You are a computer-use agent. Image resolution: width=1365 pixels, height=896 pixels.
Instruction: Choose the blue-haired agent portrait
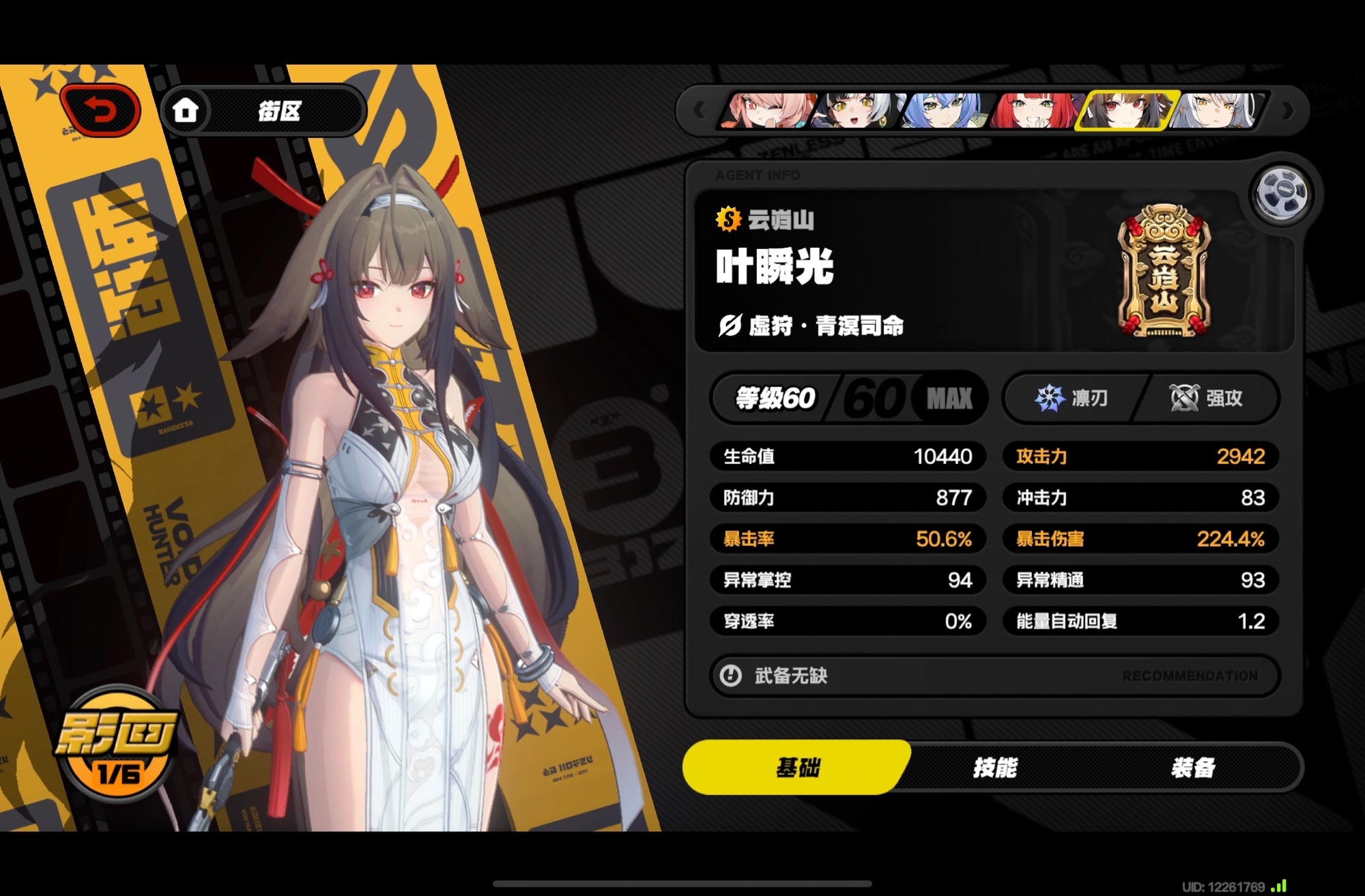click(945, 111)
